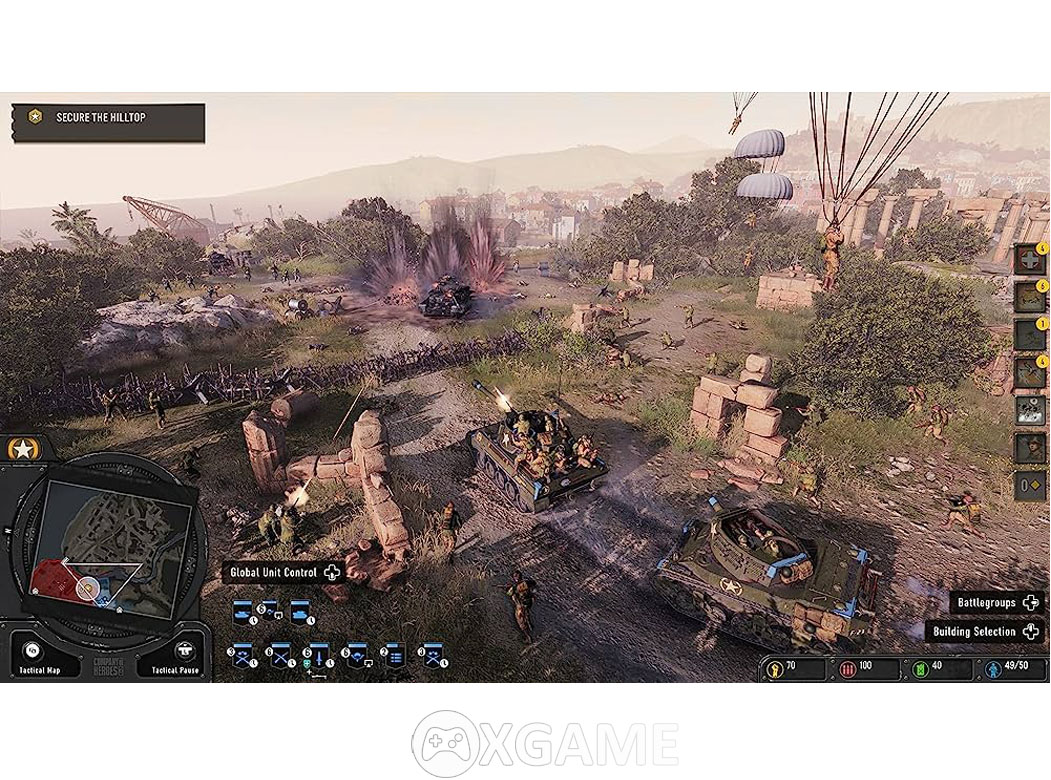1051x780 pixels.
Task: Select the parachute unit icon
Action: [x=356, y=654]
